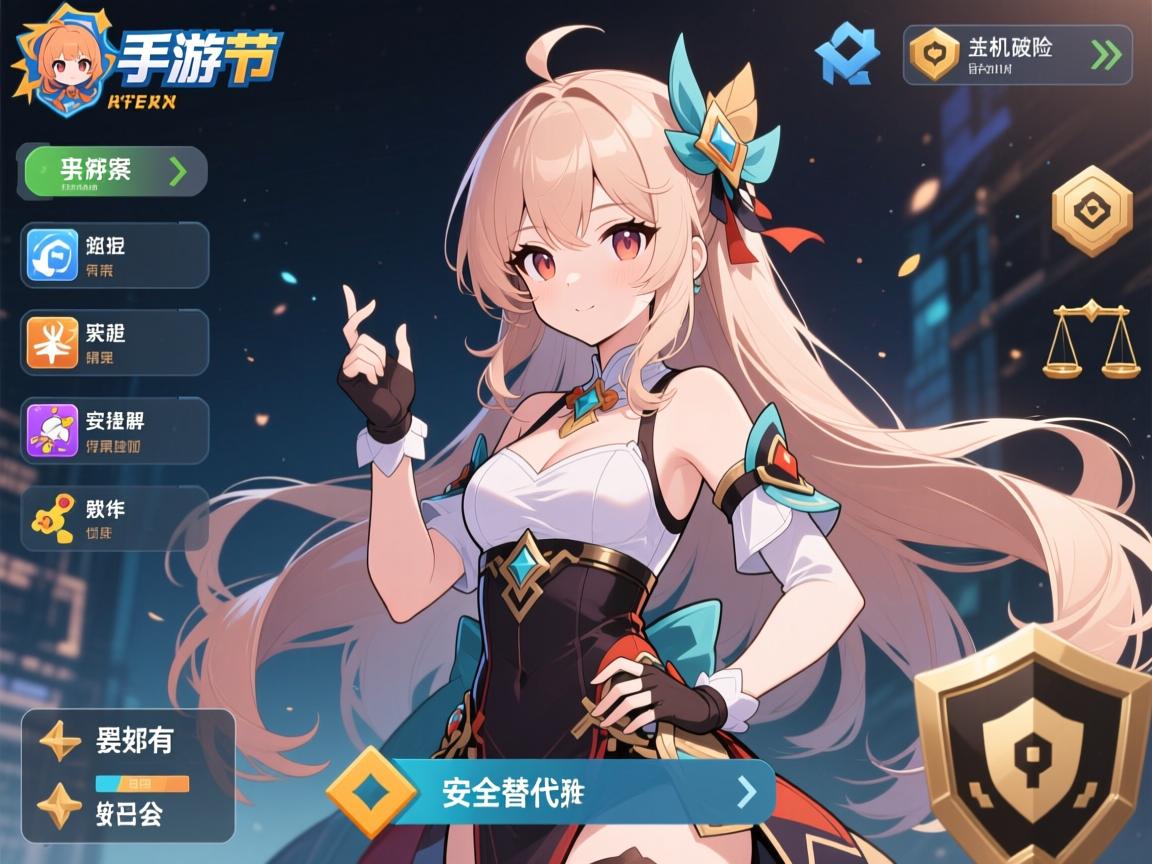Select the standalone gold hexagon icon
1152x864 pixels.
pyautogui.click(x=1092, y=211)
